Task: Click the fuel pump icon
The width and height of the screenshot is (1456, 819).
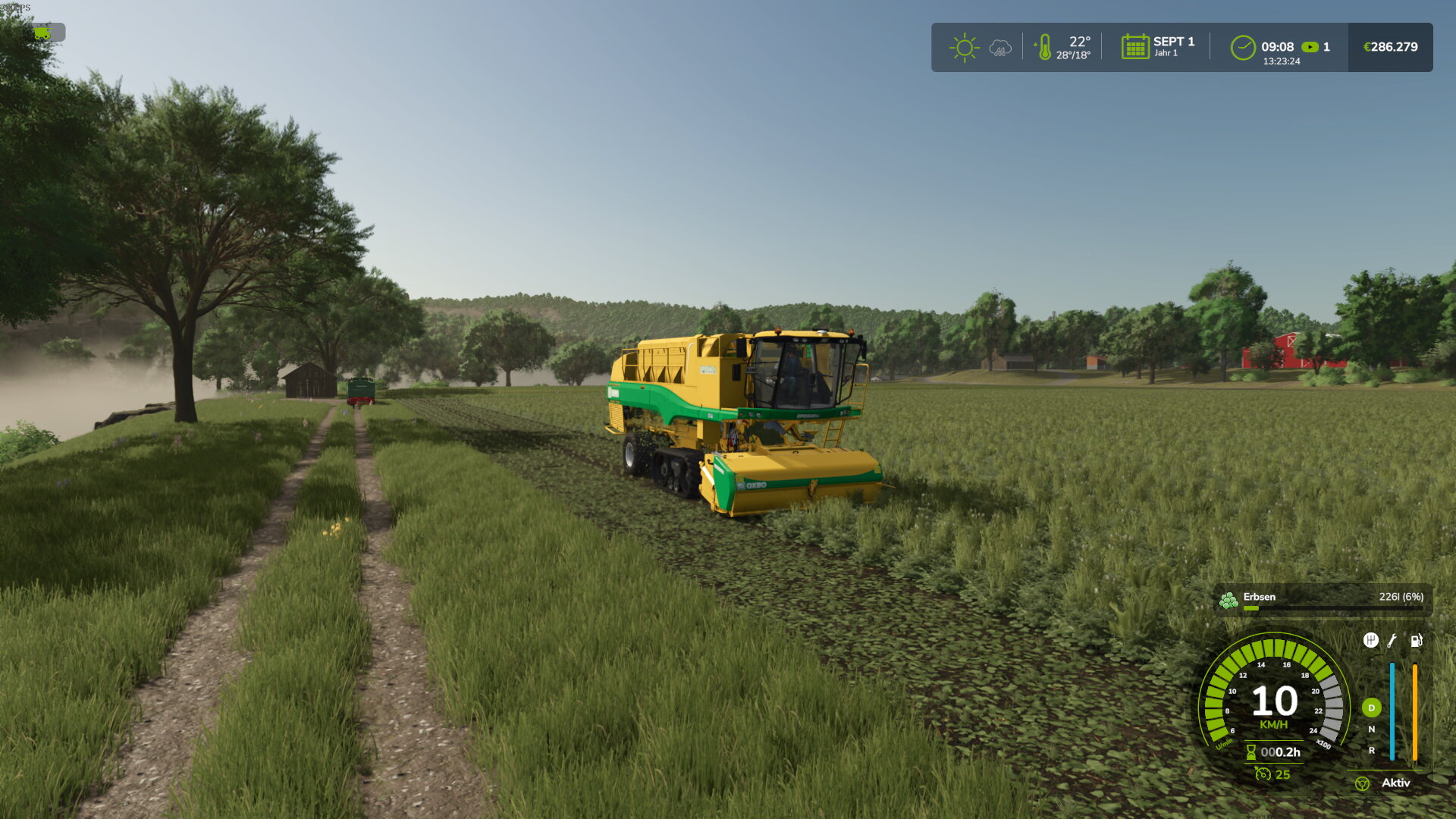Action: (x=1416, y=641)
